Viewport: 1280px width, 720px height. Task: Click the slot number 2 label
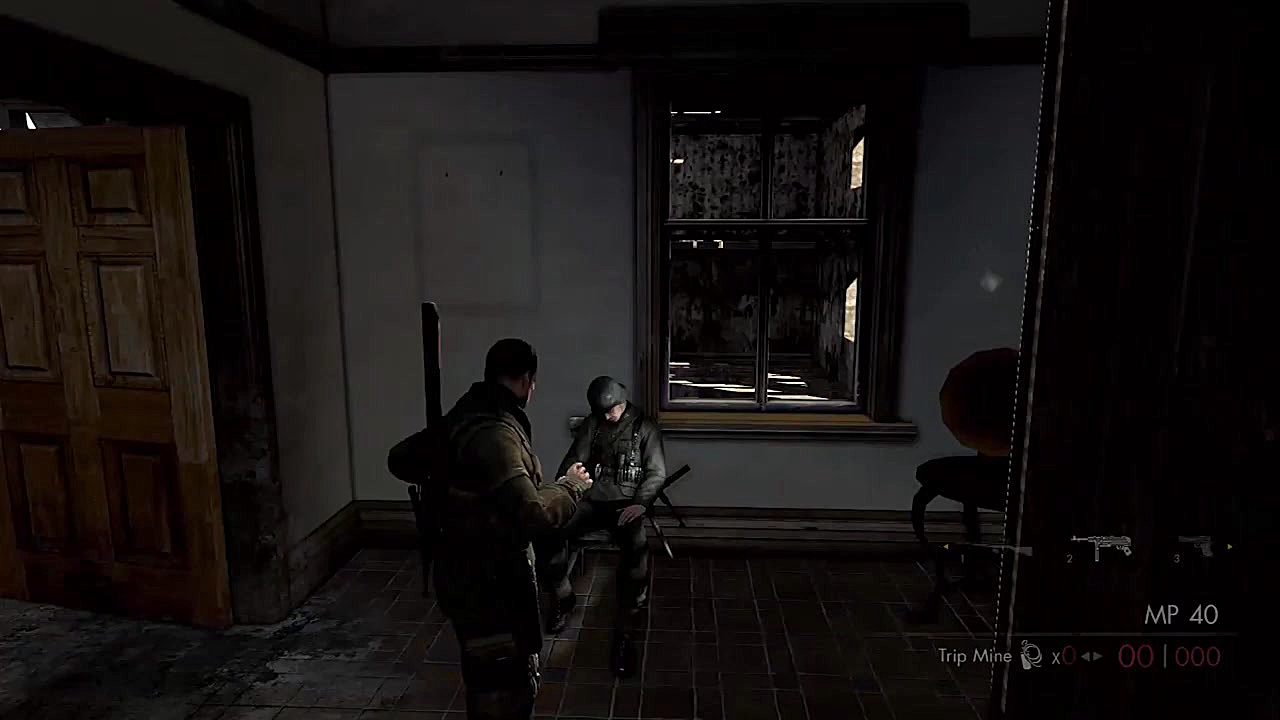click(x=1069, y=558)
